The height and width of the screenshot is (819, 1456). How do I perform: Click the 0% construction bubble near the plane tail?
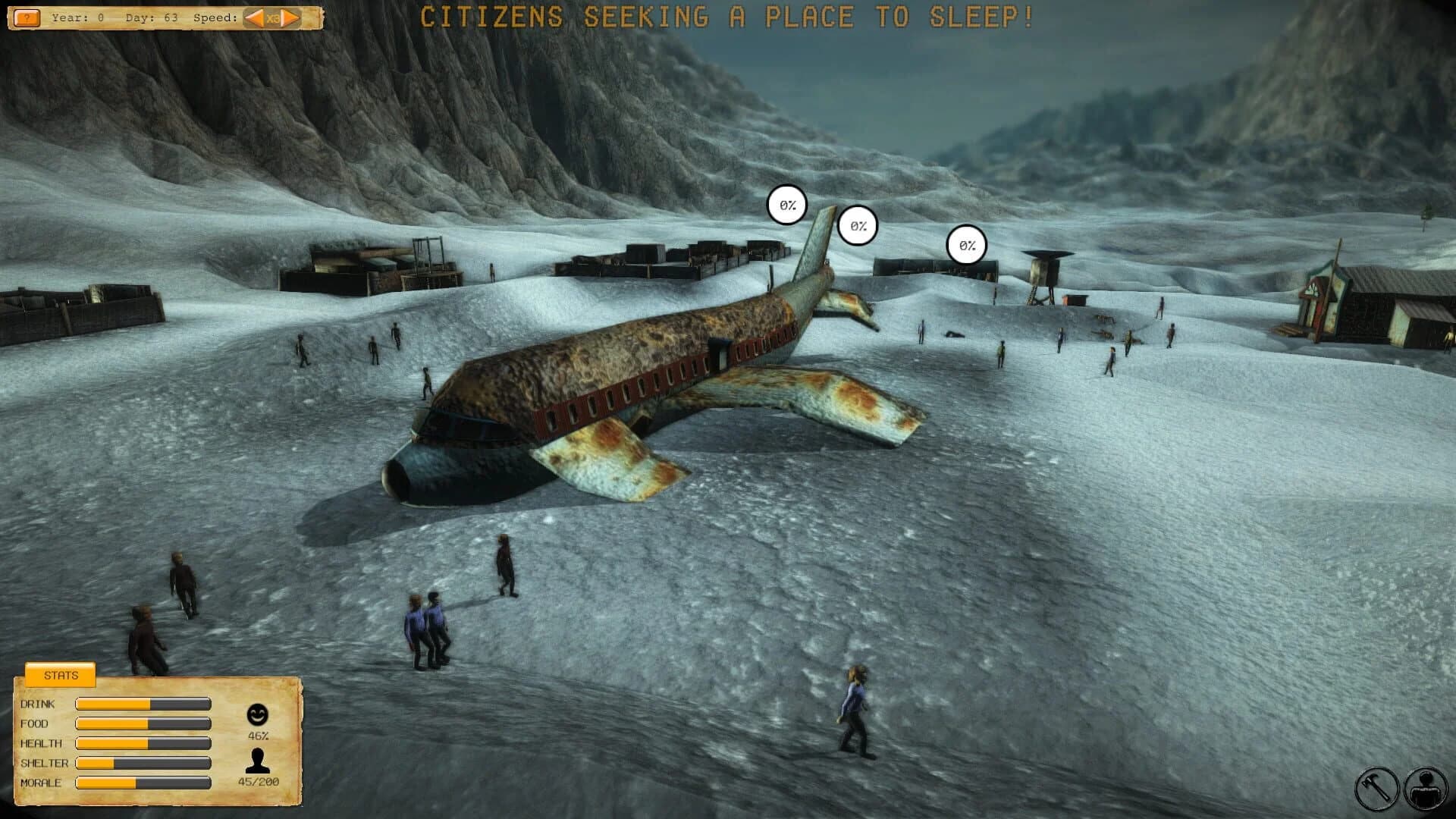(787, 203)
